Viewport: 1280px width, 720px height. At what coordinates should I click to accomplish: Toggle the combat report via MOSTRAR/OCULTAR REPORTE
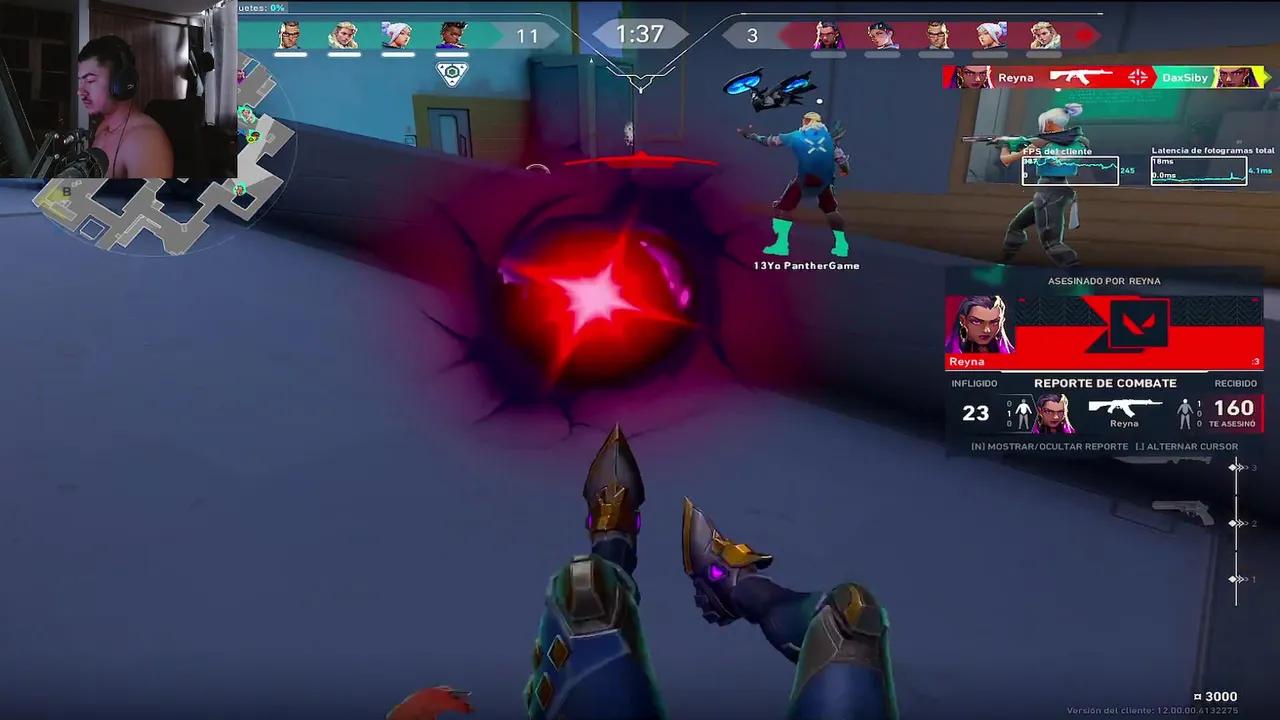click(1048, 445)
